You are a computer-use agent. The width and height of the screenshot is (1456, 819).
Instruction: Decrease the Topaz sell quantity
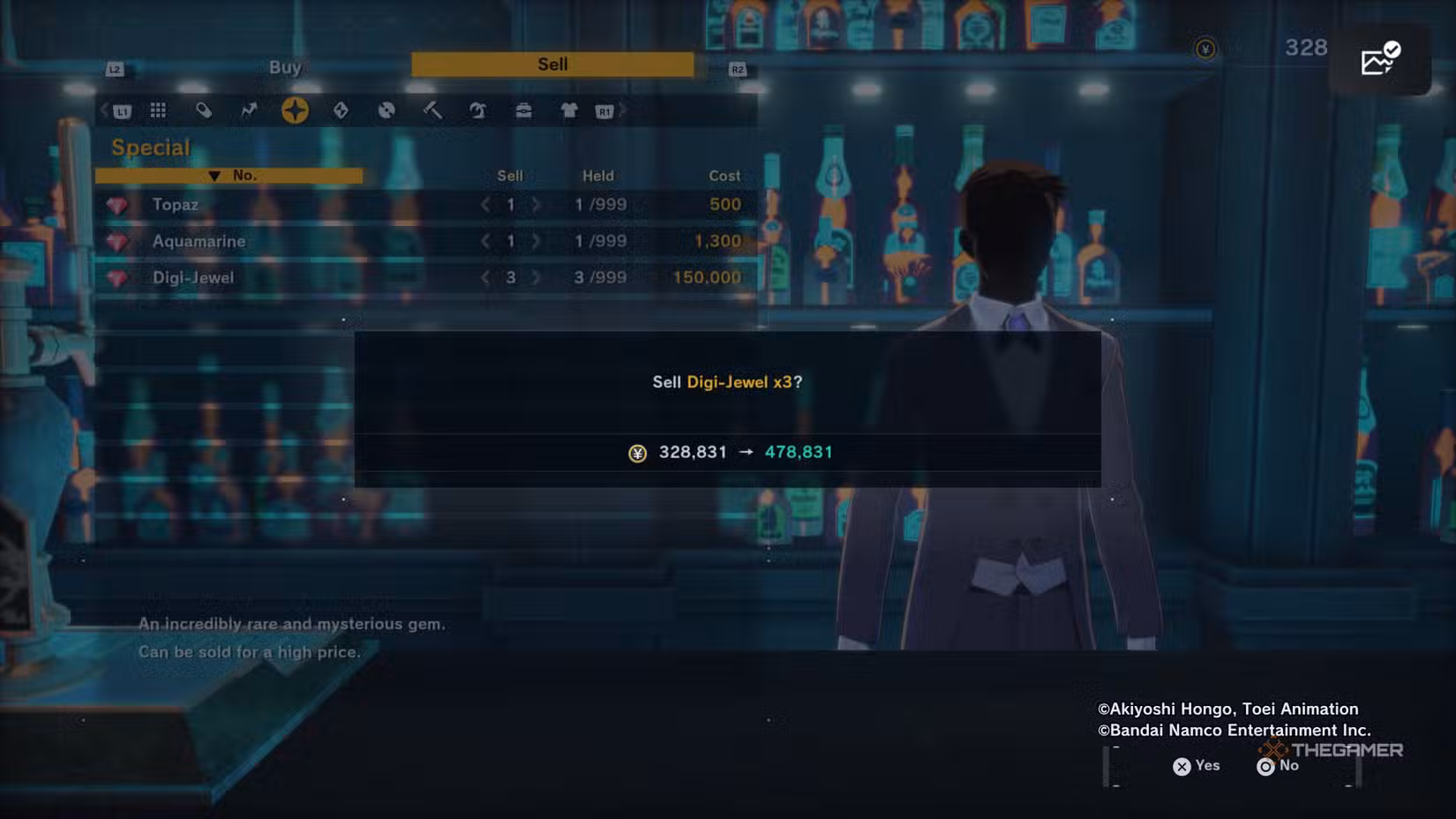485,205
